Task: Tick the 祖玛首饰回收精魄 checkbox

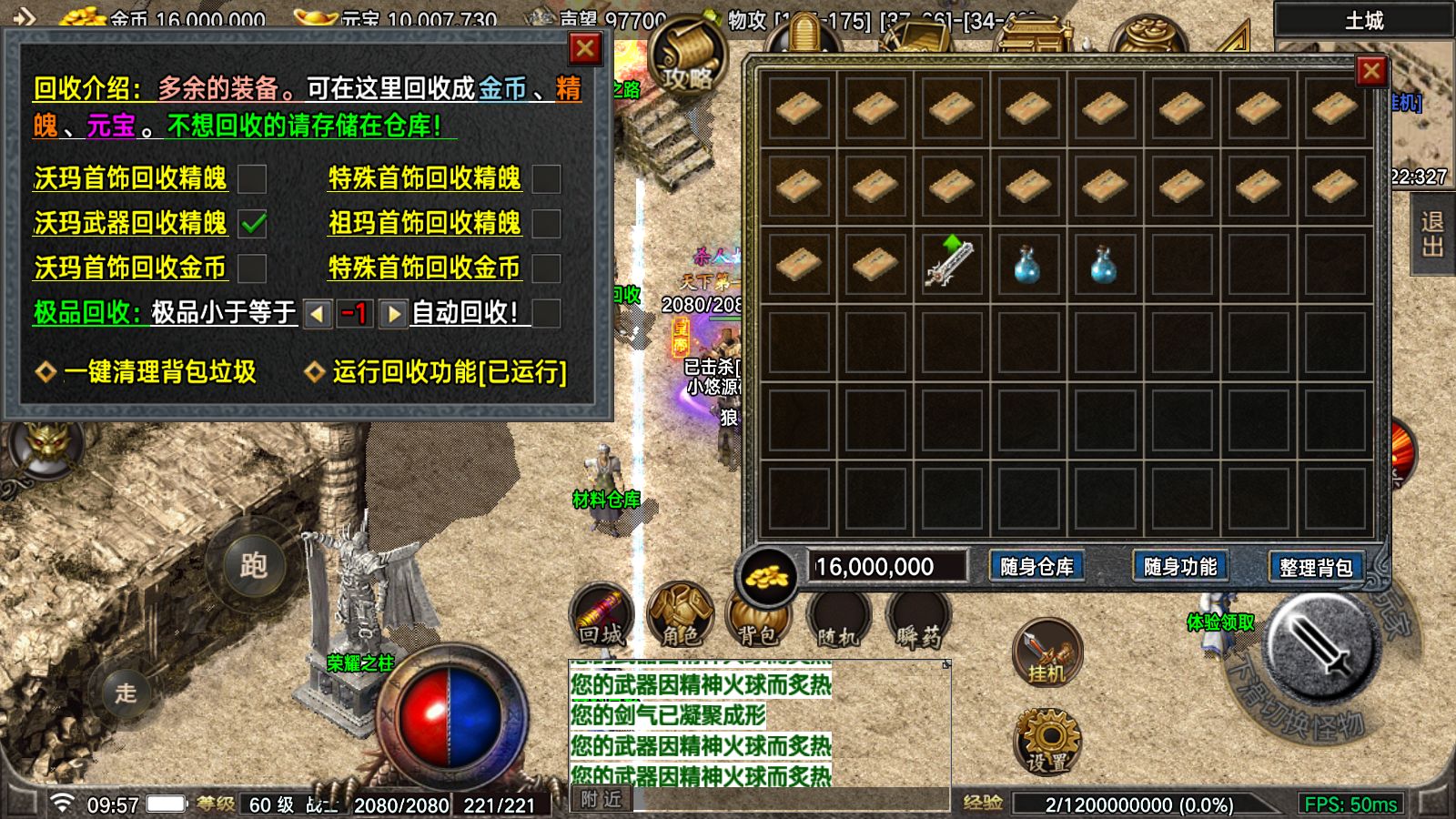Action: (546, 223)
